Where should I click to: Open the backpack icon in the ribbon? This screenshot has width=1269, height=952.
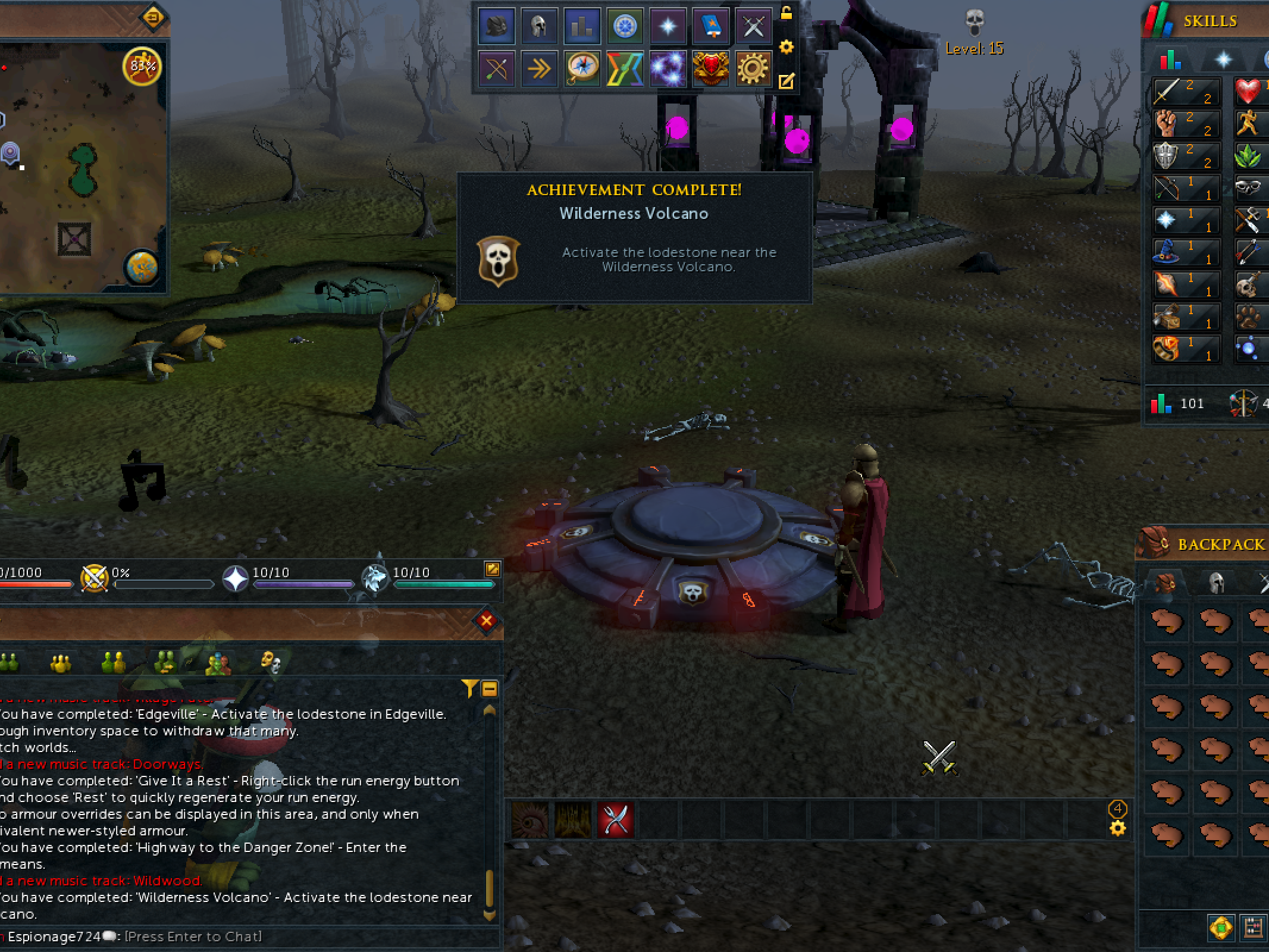496,26
